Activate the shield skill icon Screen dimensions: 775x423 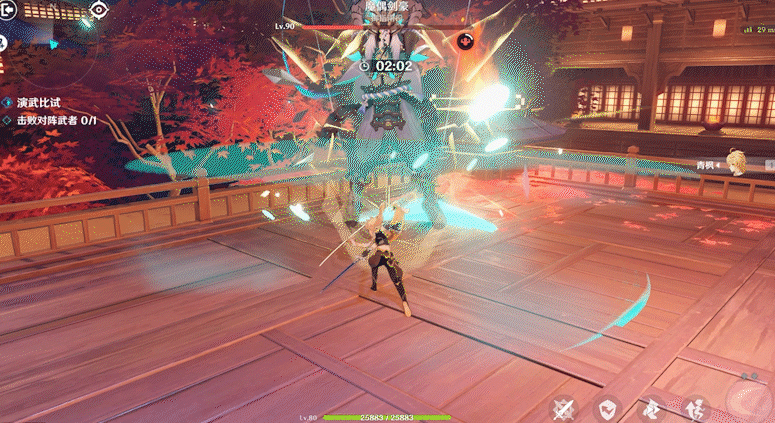click(x=607, y=408)
